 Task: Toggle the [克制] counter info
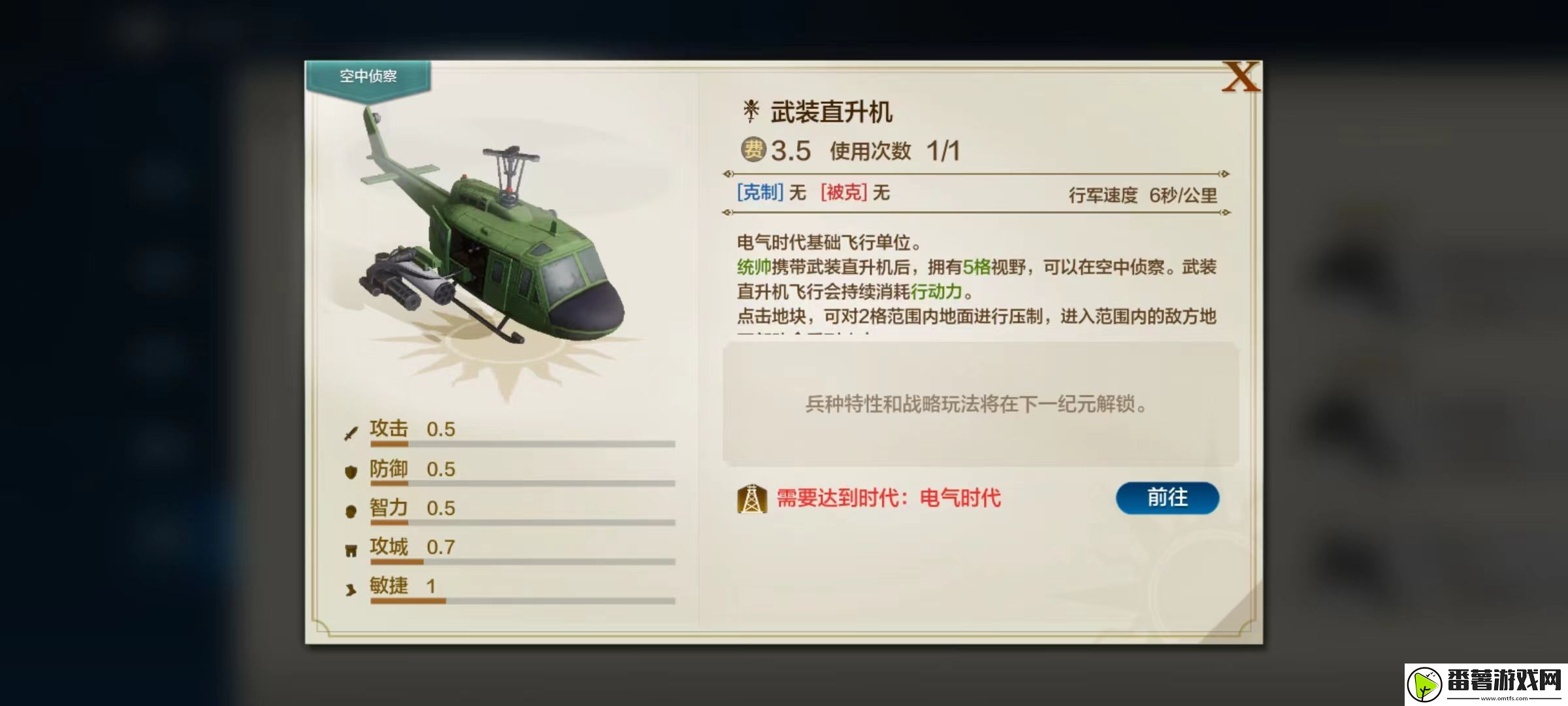coord(762,193)
